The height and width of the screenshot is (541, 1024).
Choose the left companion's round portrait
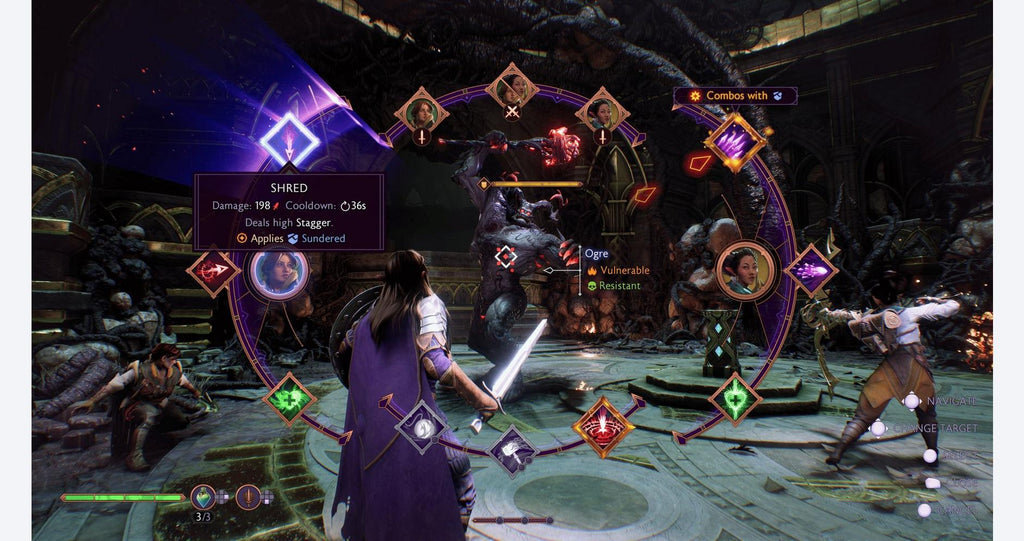pyautogui.click(x=278, y=271)
